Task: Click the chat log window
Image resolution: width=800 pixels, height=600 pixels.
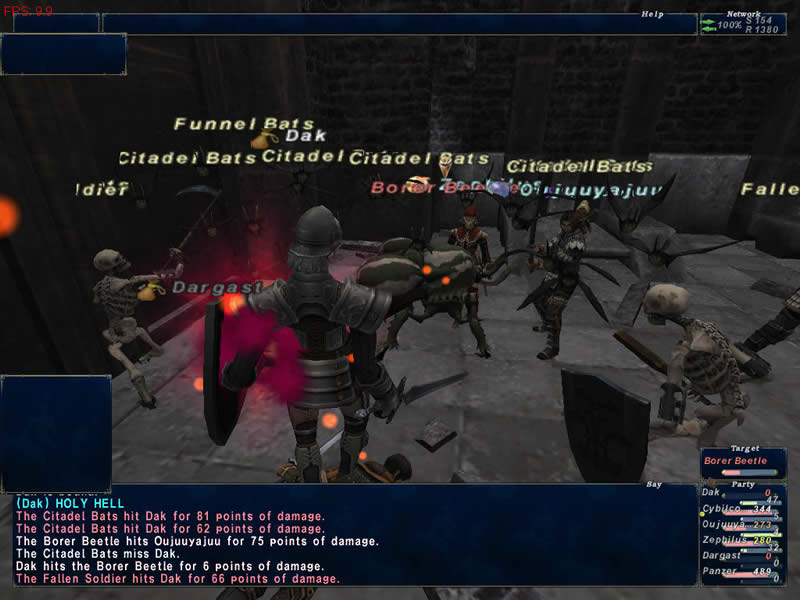Action: [355, 540]
